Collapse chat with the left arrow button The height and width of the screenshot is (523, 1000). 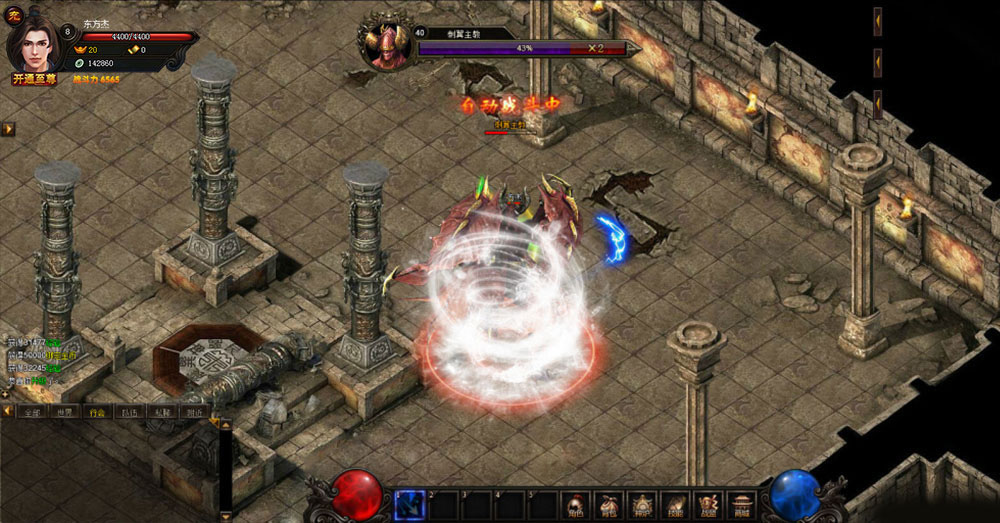pyautogui.click(x=8, y=412)
